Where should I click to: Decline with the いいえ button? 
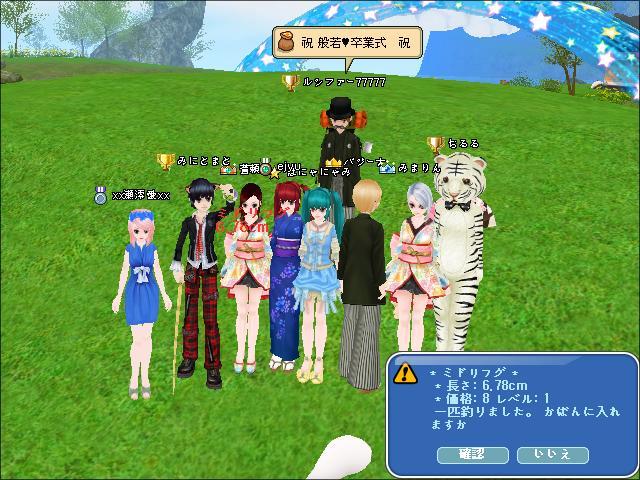click(552, 454)
